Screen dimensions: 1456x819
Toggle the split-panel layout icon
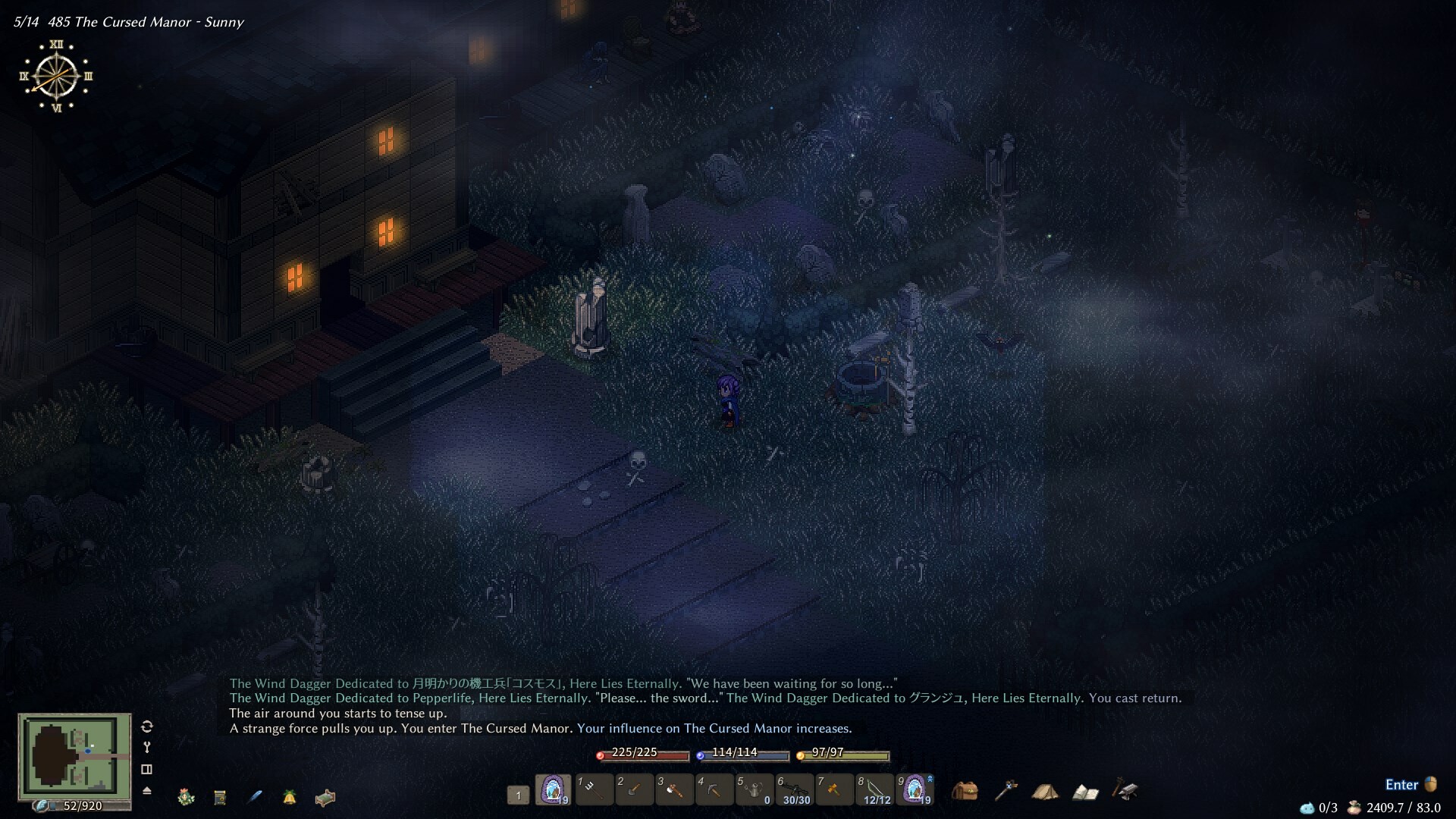point(147,769)
